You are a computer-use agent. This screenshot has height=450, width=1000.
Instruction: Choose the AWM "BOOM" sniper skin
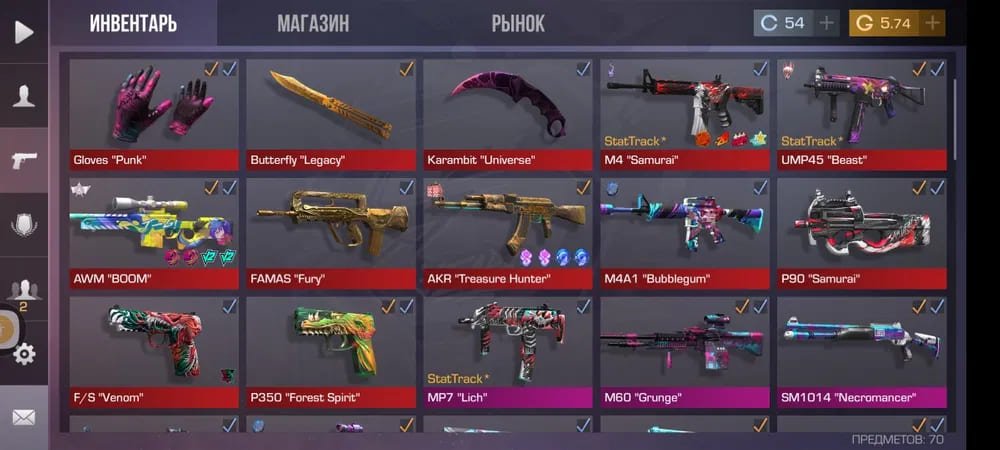click(154, 232)
